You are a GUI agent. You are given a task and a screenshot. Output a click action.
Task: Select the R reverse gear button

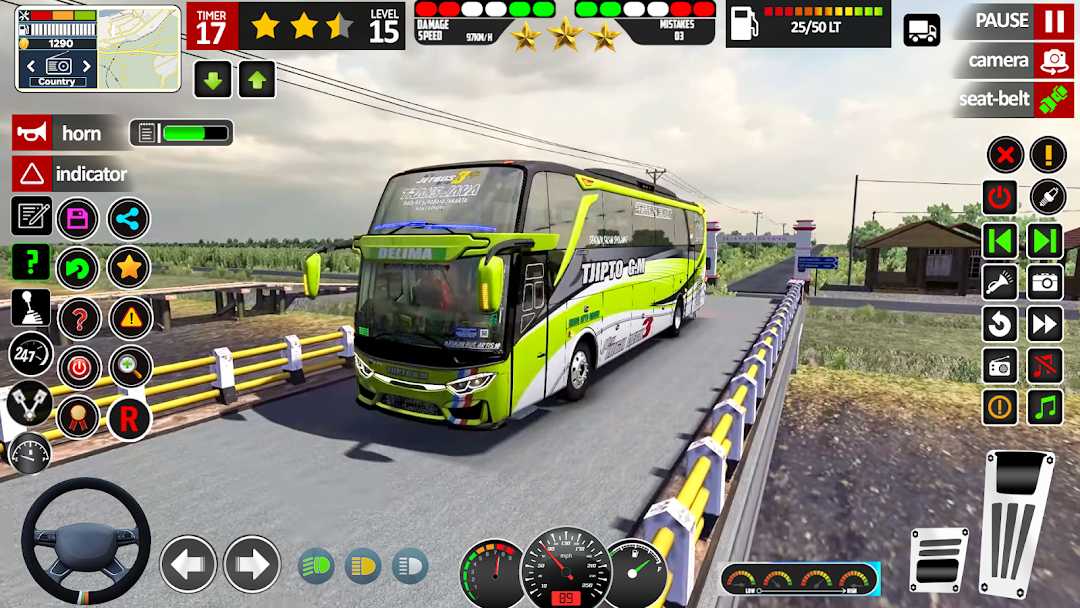(129, 417)
